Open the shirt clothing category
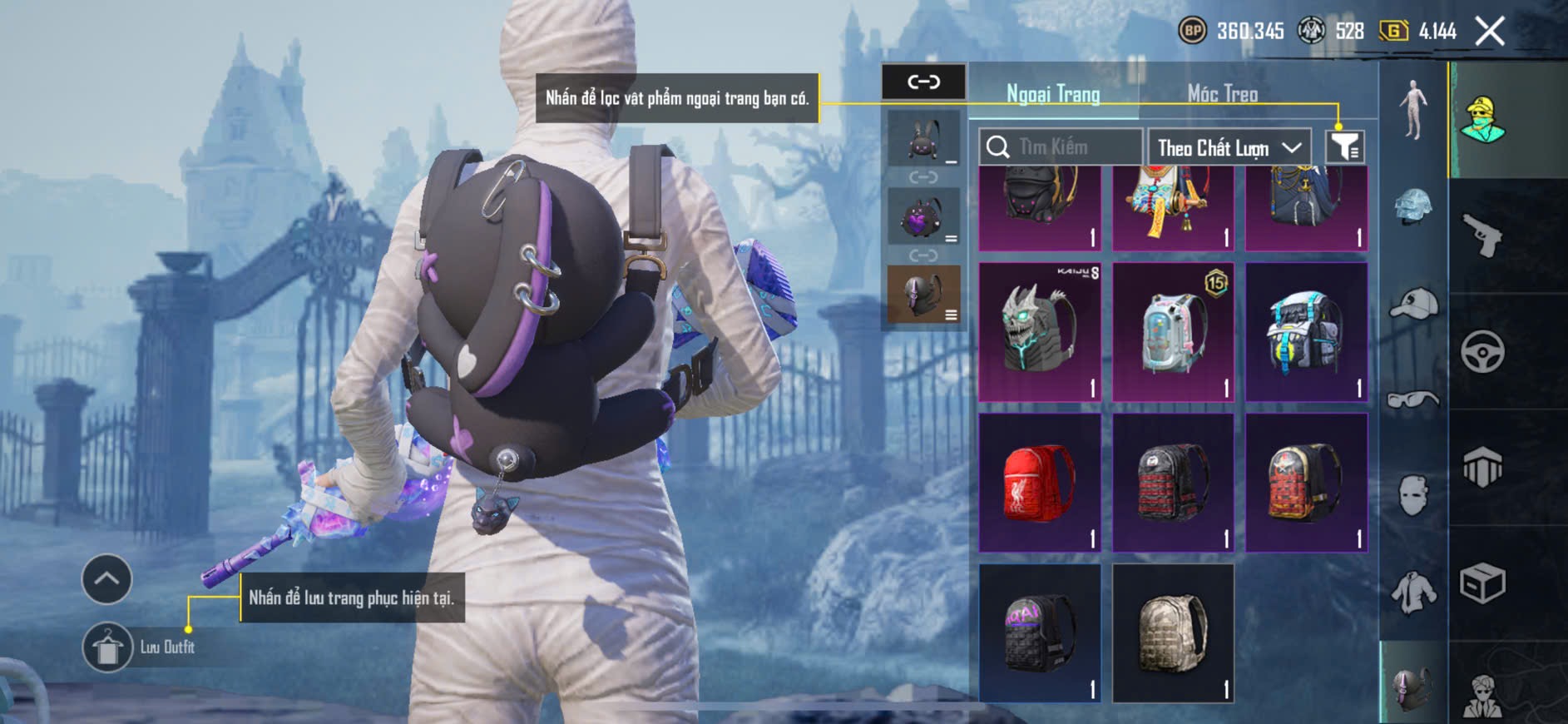The image size is (1568, 724). pyautogui.click(x=1413, y=592)
